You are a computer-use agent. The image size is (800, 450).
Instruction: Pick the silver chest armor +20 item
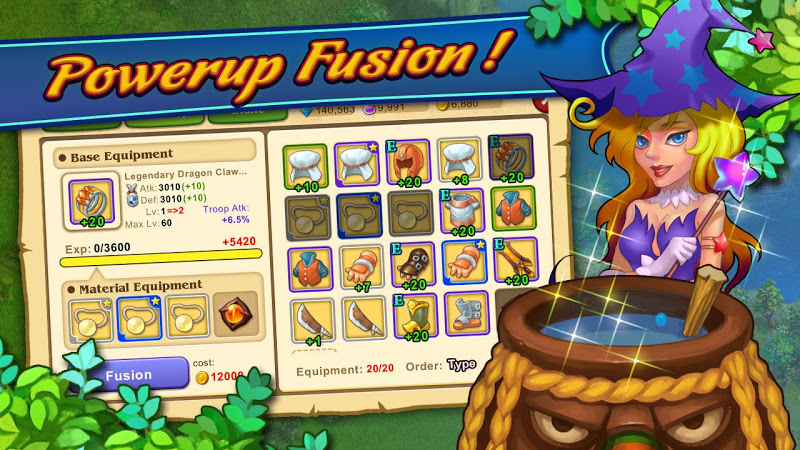click(x=459, y=211)
